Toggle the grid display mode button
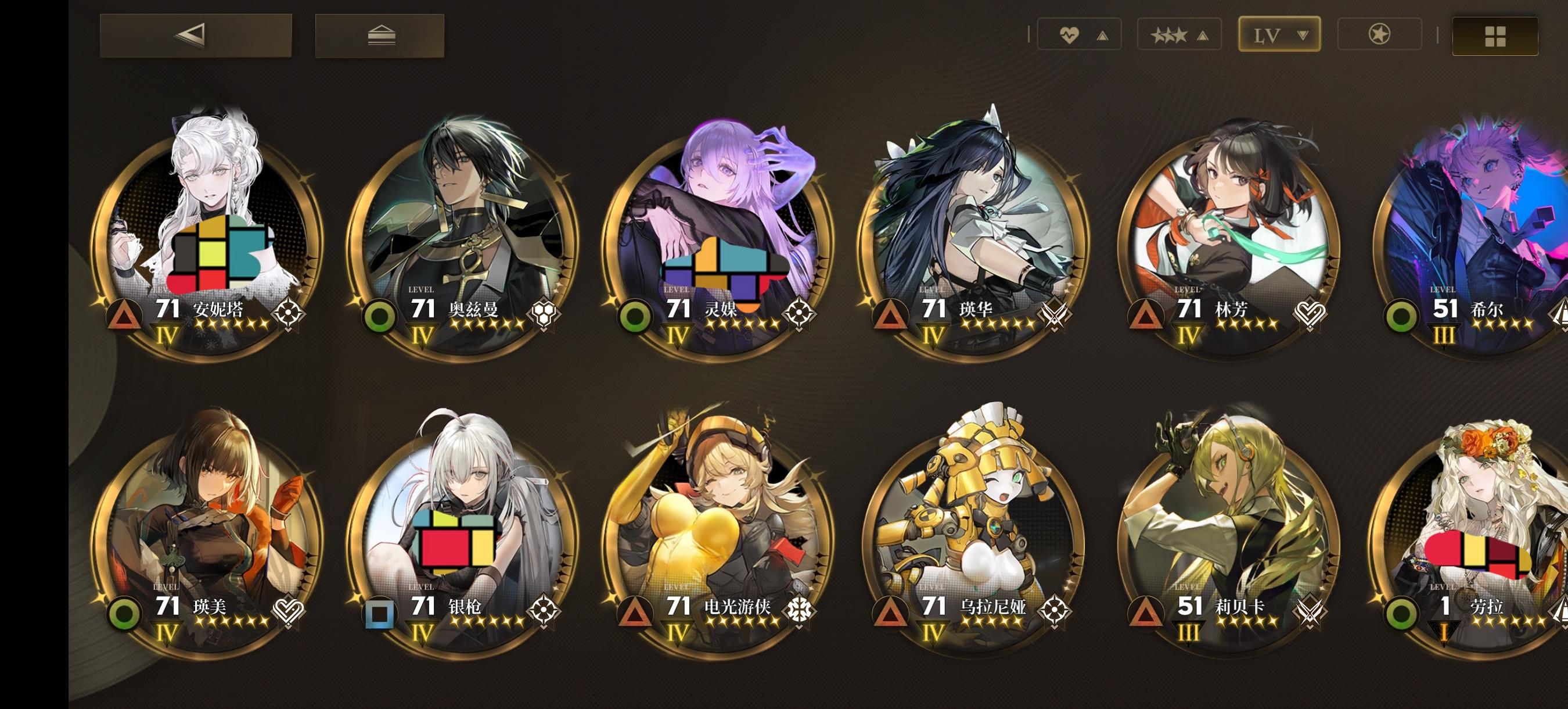 [x=1495, y=35]
